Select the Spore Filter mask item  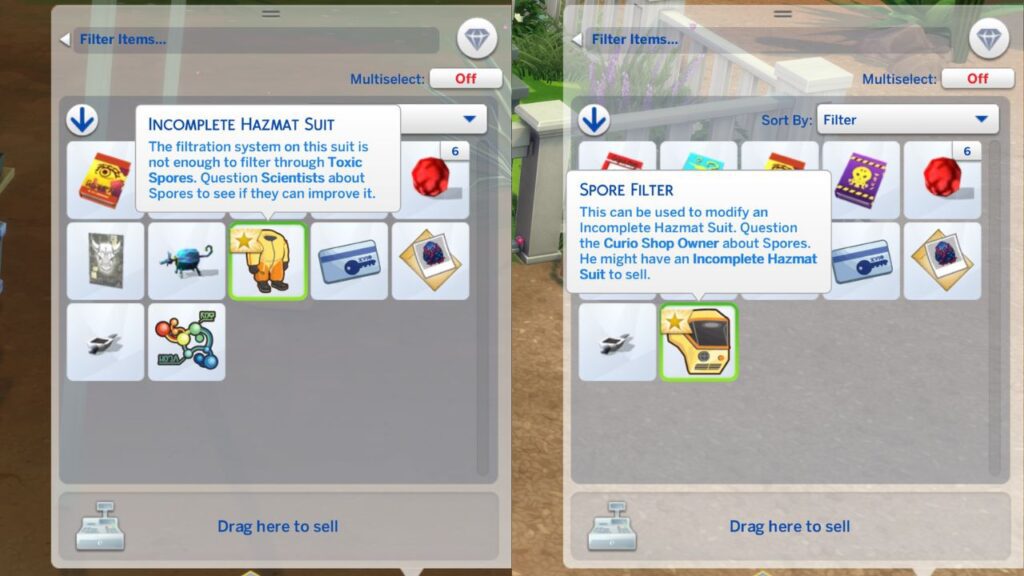click(699, 342)
